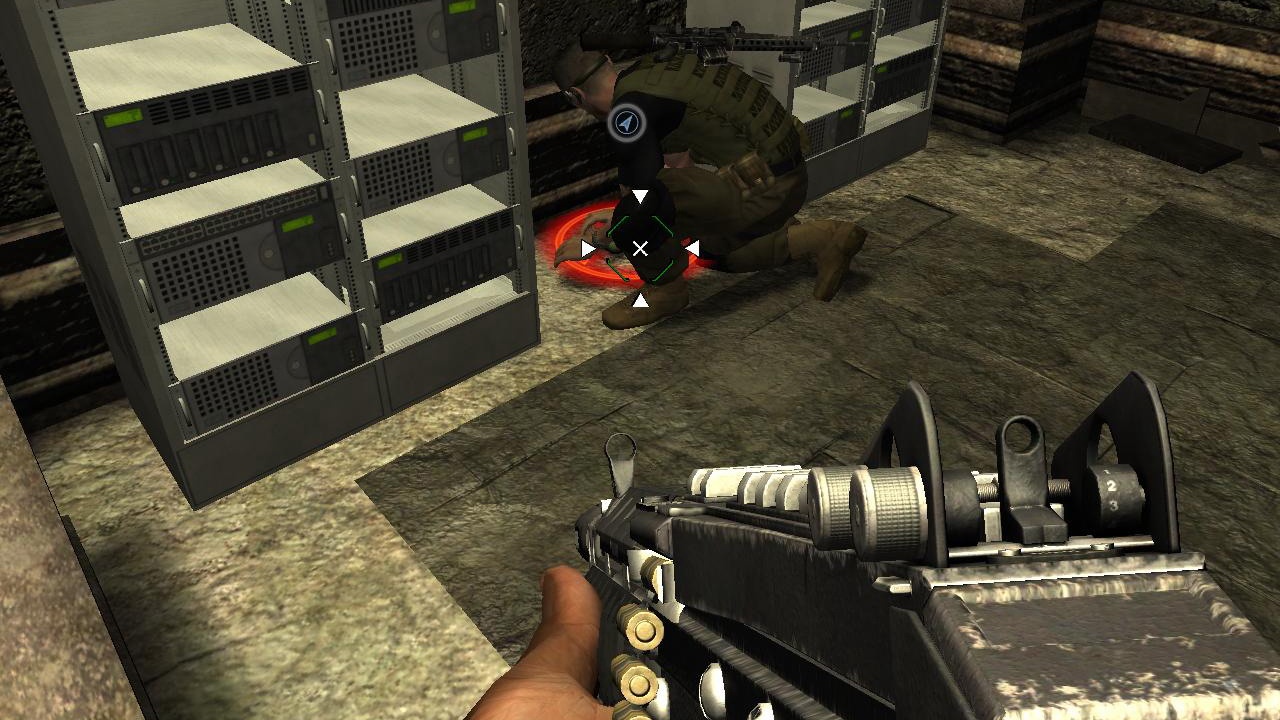Viewport: 1280px width, 720px height.
Task: Click the right white arrow of the gizmo
Action: (694, 247)
